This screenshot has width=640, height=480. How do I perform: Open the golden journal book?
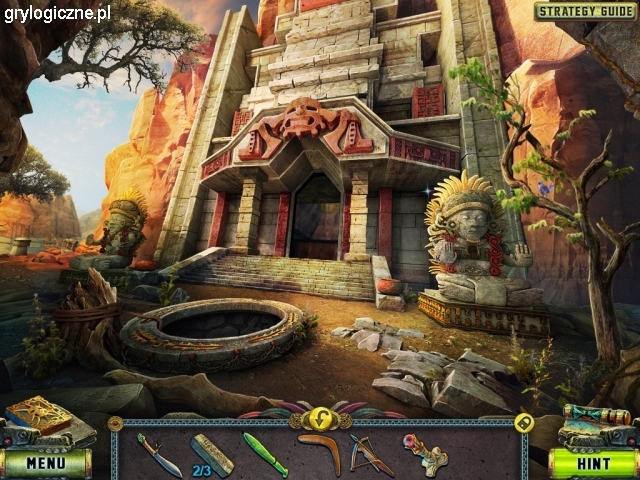[x=38, y=415]
